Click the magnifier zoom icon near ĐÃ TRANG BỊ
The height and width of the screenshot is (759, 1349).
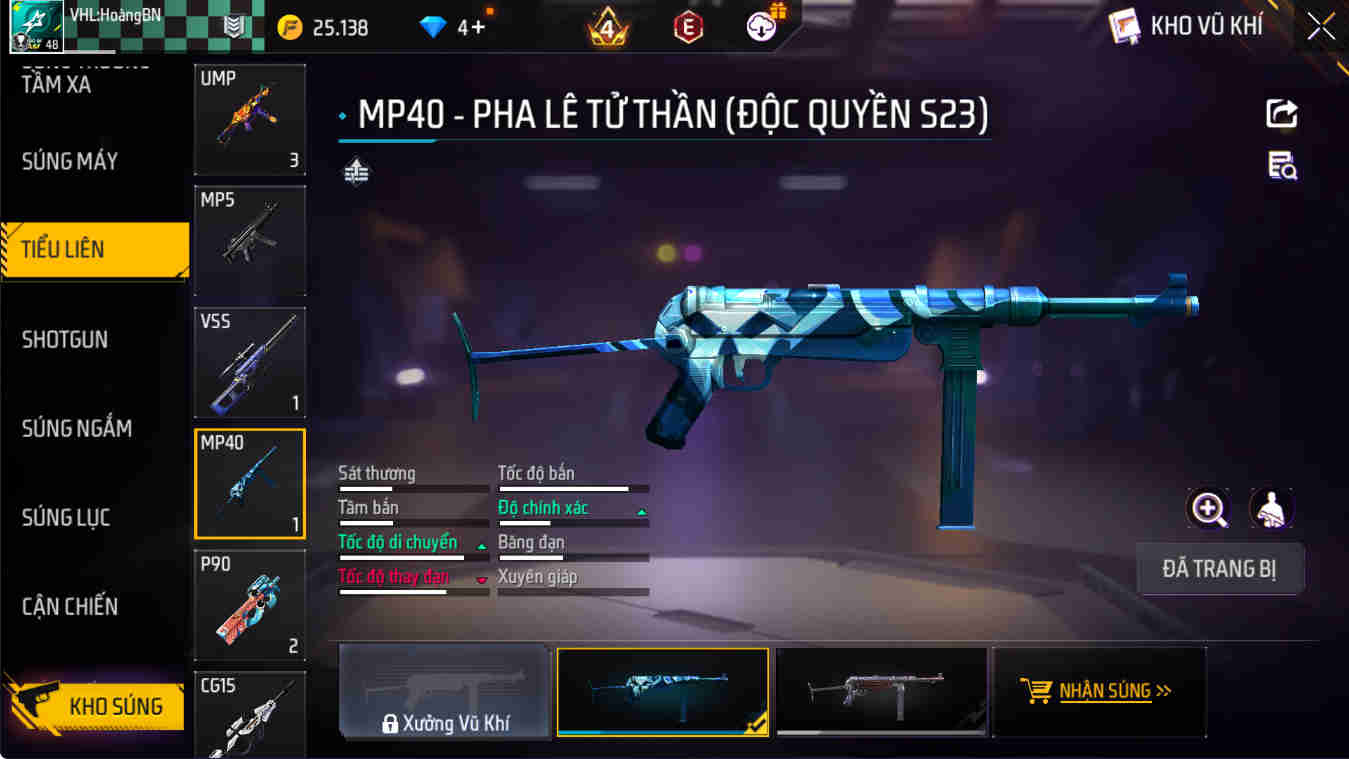pos(1209,510)
